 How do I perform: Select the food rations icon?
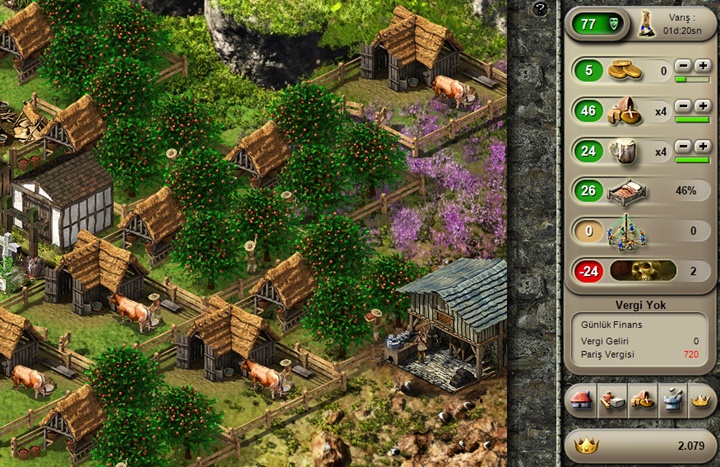tap(626, 111)
